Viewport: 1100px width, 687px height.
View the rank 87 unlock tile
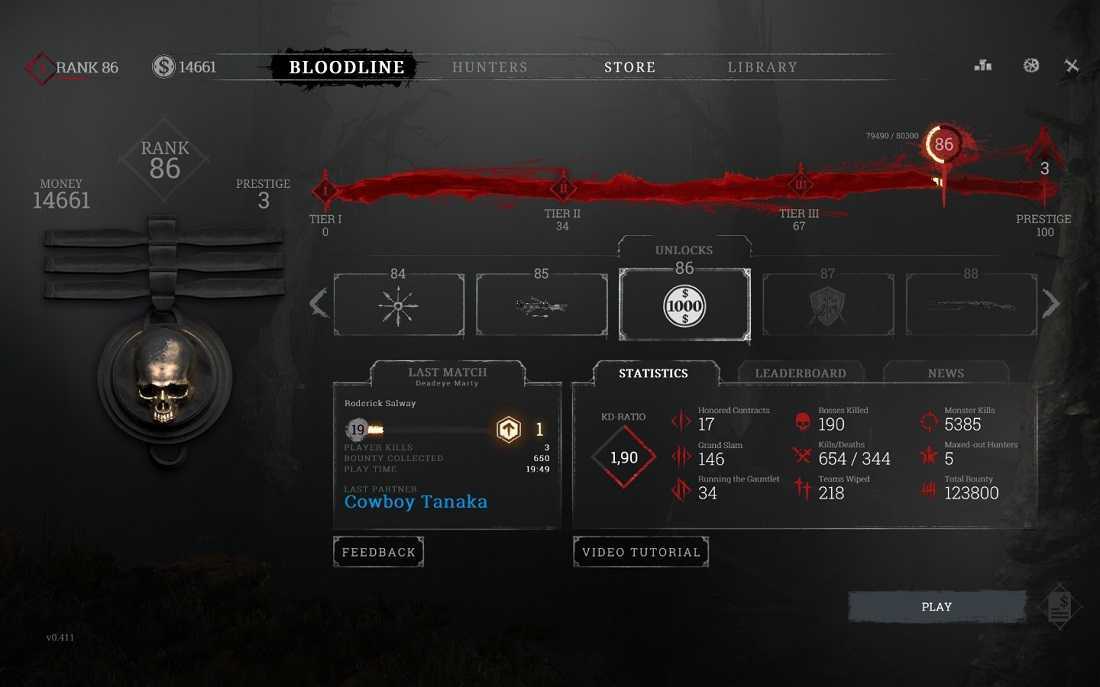[828, 305]
